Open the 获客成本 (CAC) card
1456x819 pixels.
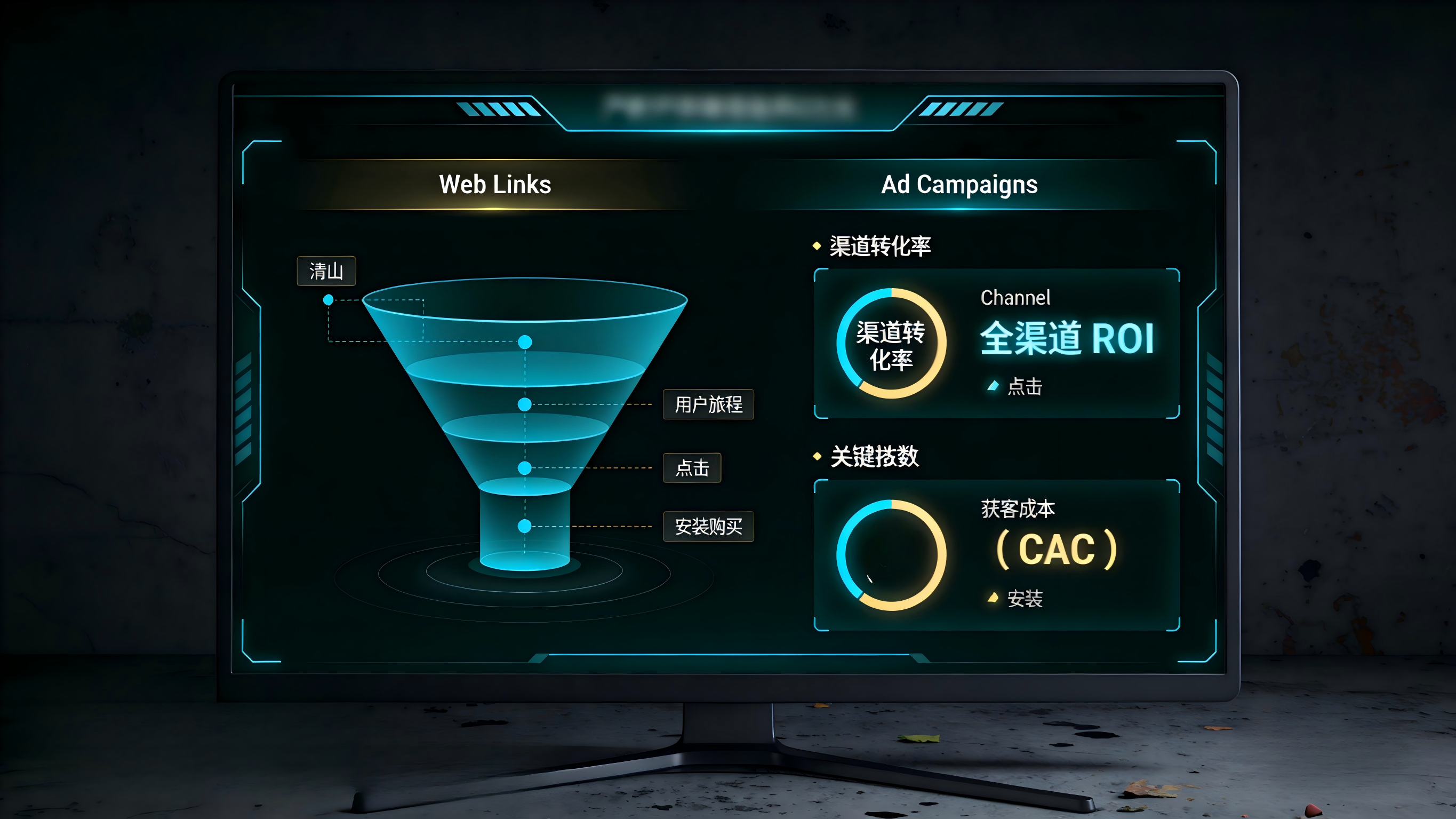pos(1055,548)
